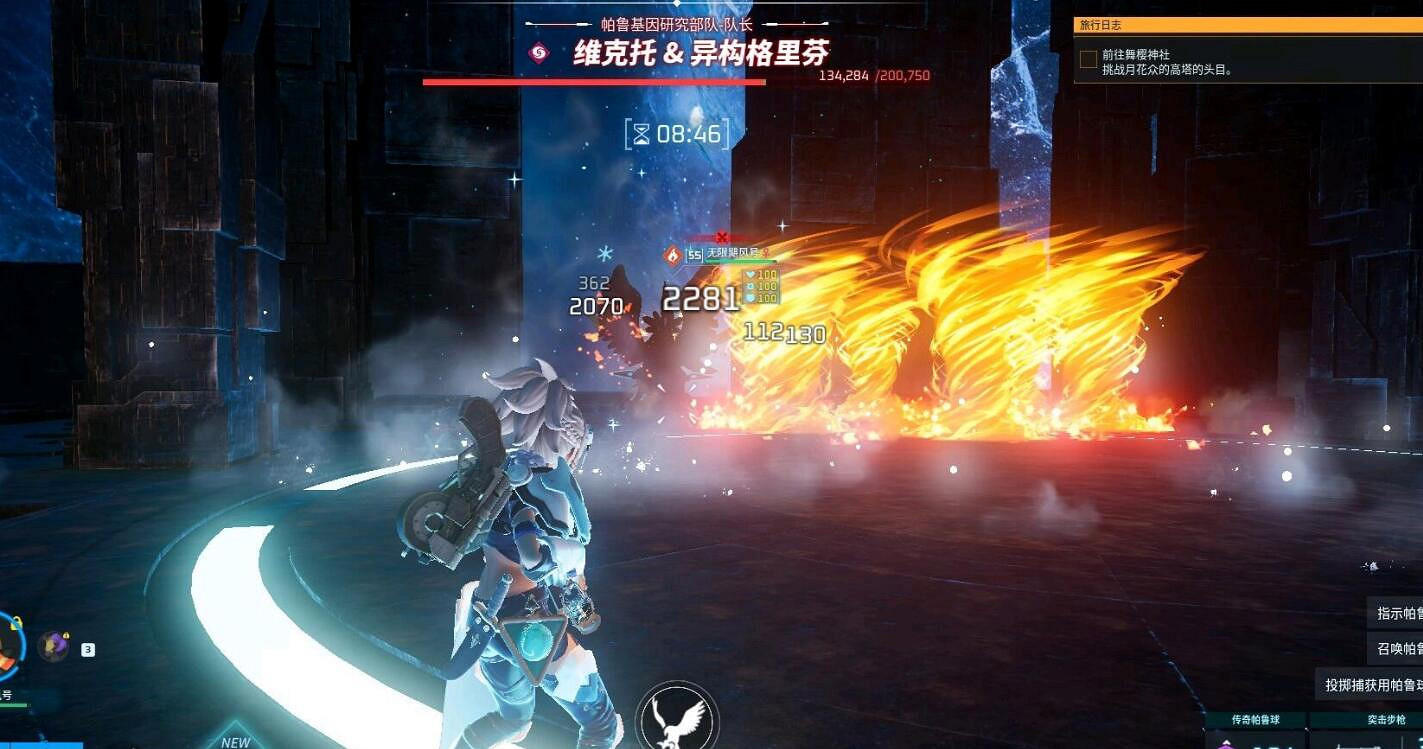
Task: Expand the NEW notification diamond
Action: pyautogui.click(x=236, y=740)
